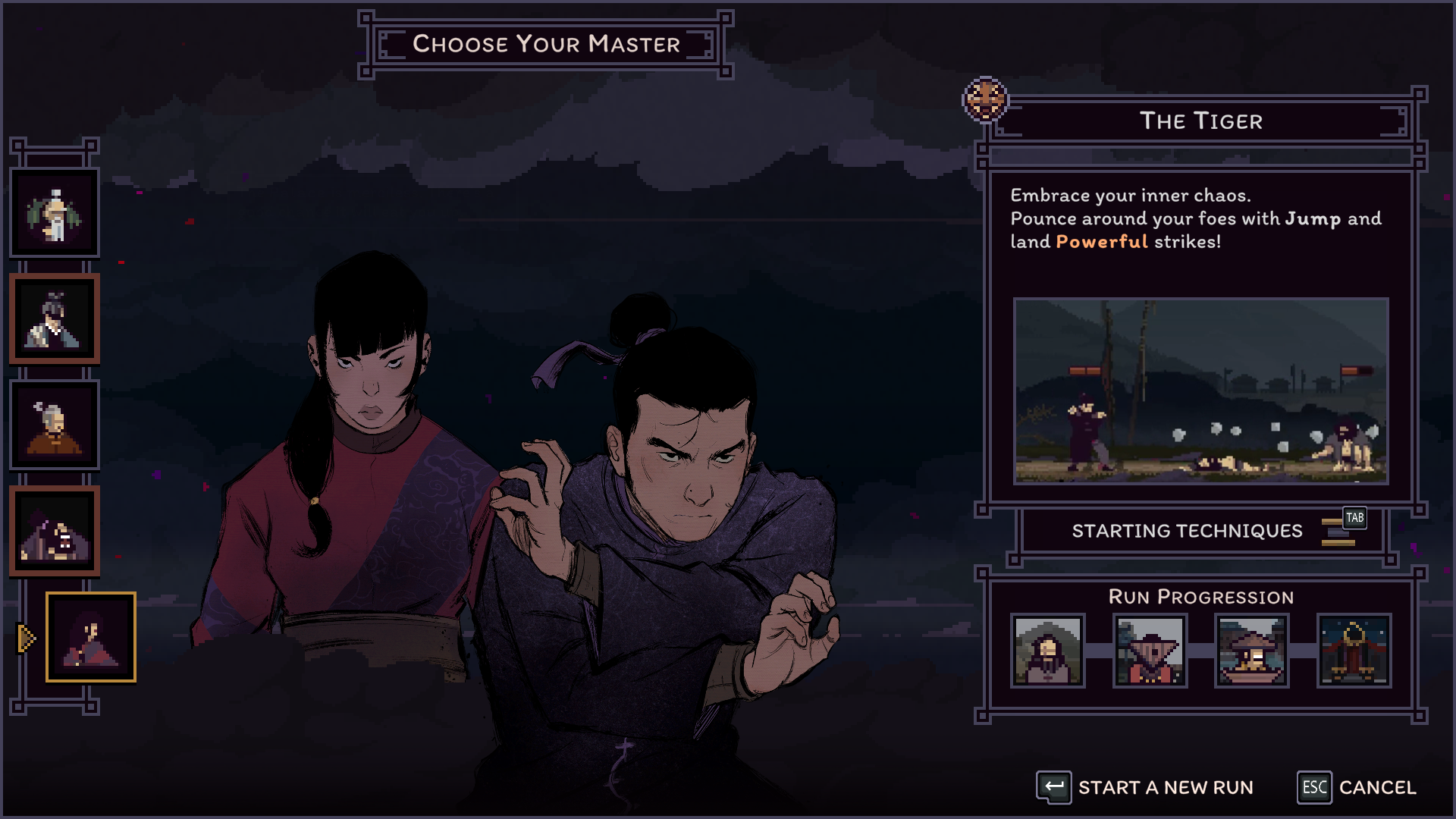This screenshot has height=819, width=1456.
Task: Play the Tiger combat preview clip
Action: [x=1201, y=391]
